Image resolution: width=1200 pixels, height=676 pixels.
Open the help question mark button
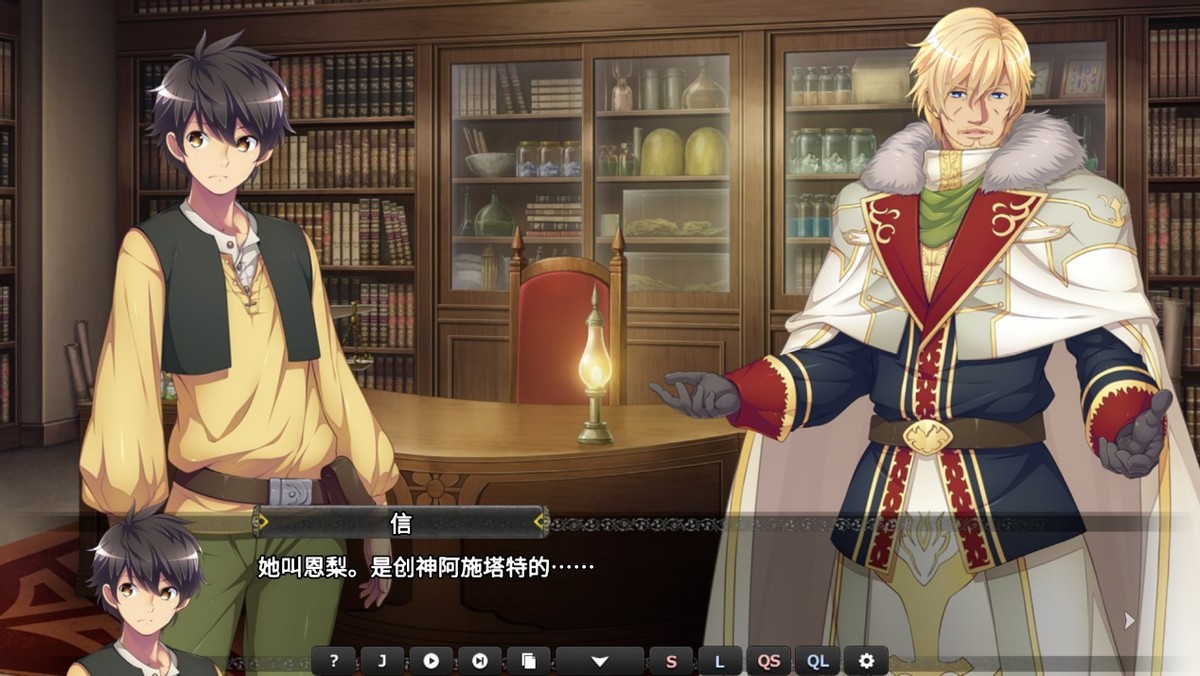[x=334, y=661]
